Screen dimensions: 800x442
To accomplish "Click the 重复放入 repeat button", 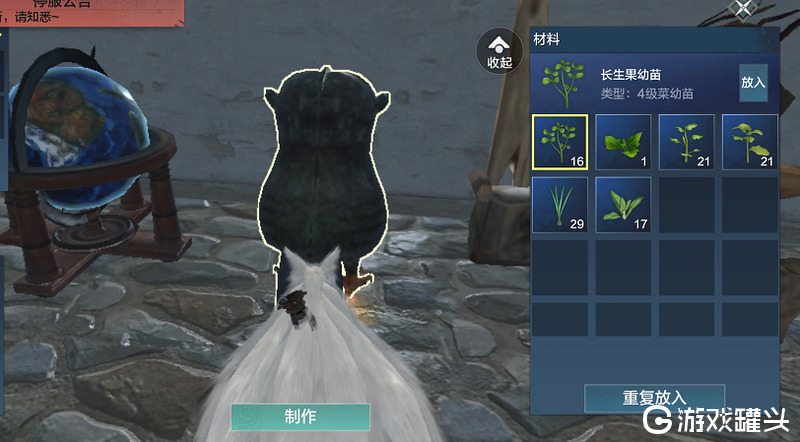I will [654, 397].
